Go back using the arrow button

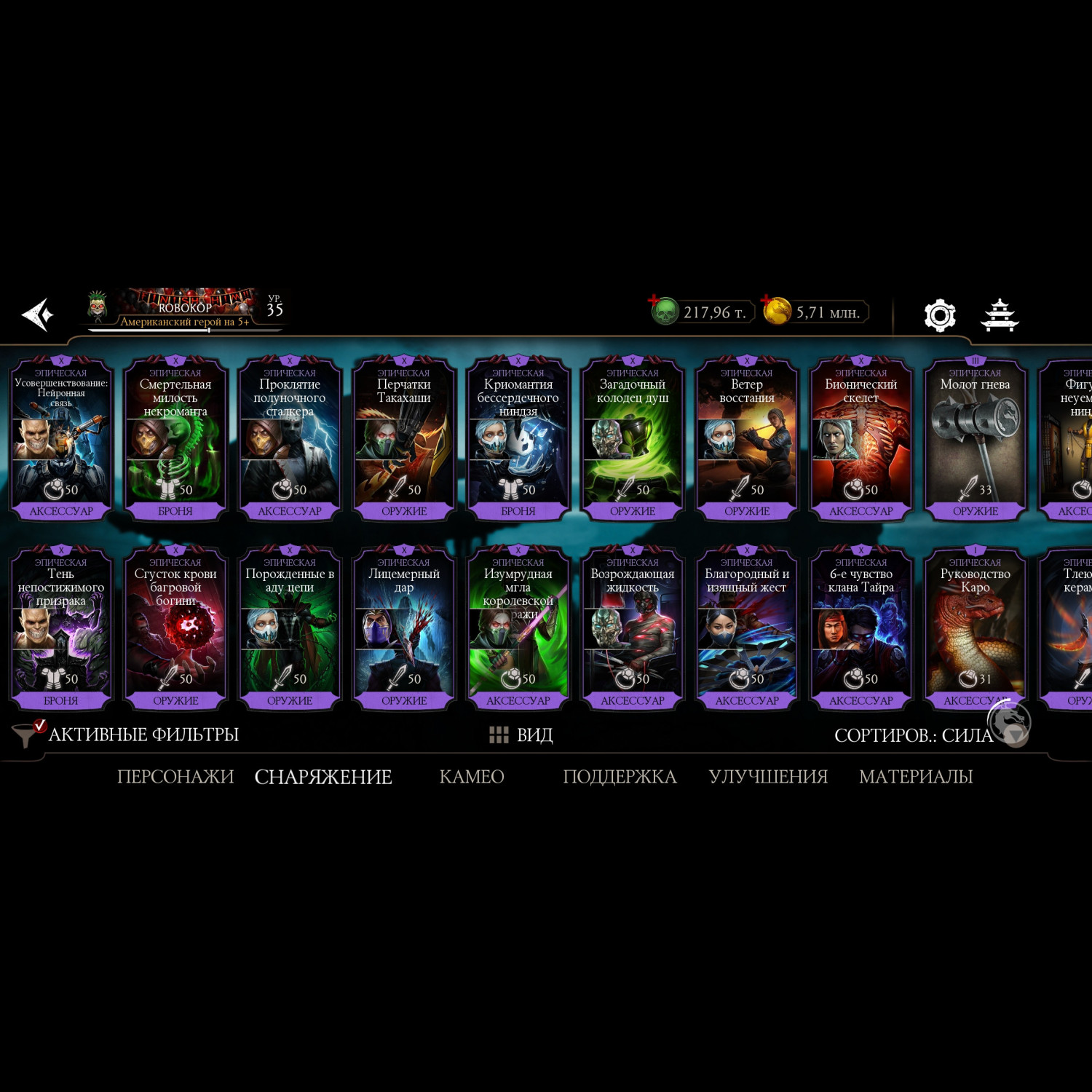(38, 314)
